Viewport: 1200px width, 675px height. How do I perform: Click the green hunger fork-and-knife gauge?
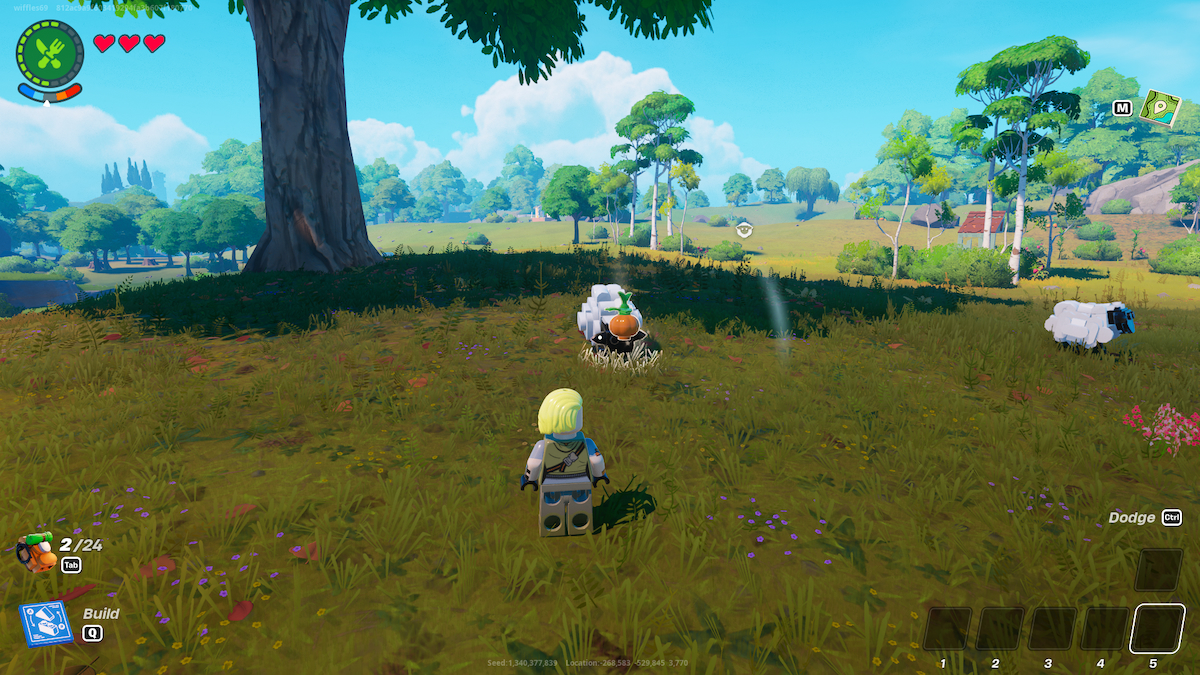pyautogui.click(x=49, y=53)
